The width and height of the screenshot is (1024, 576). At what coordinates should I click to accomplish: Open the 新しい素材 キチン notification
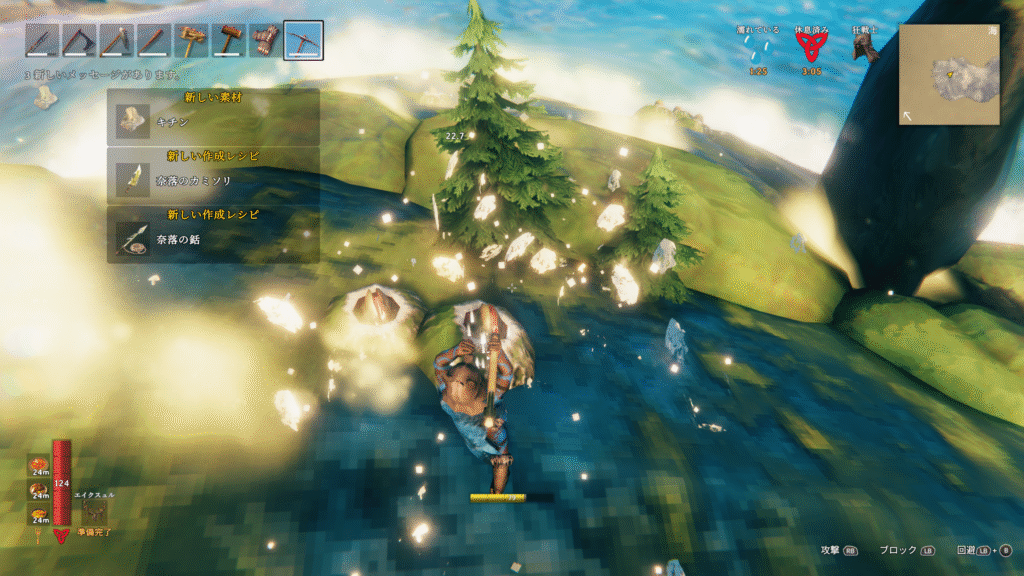click(x=213, y=116)
